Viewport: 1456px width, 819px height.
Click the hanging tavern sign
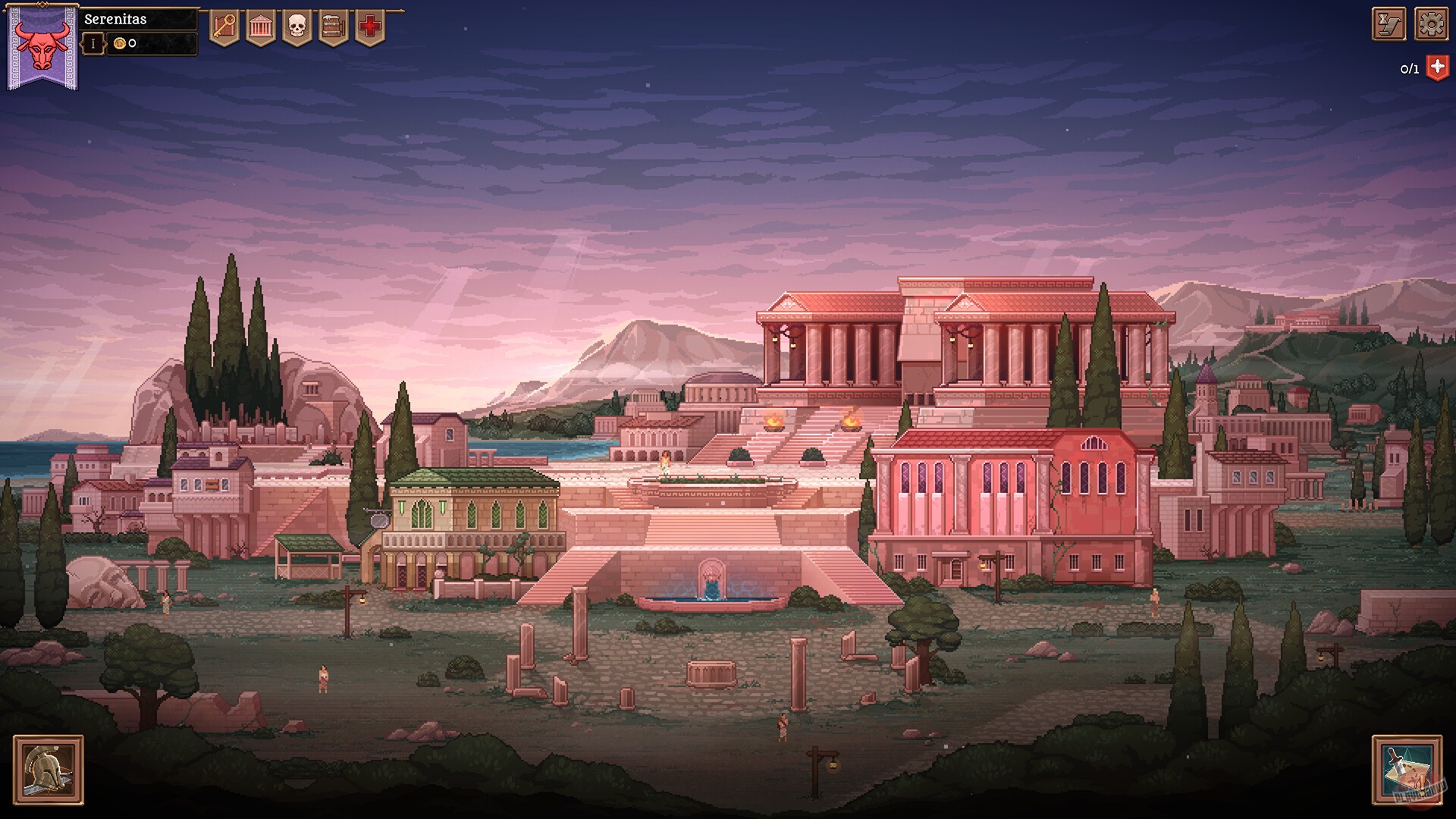pyautogui.click(x=379, y=521)
